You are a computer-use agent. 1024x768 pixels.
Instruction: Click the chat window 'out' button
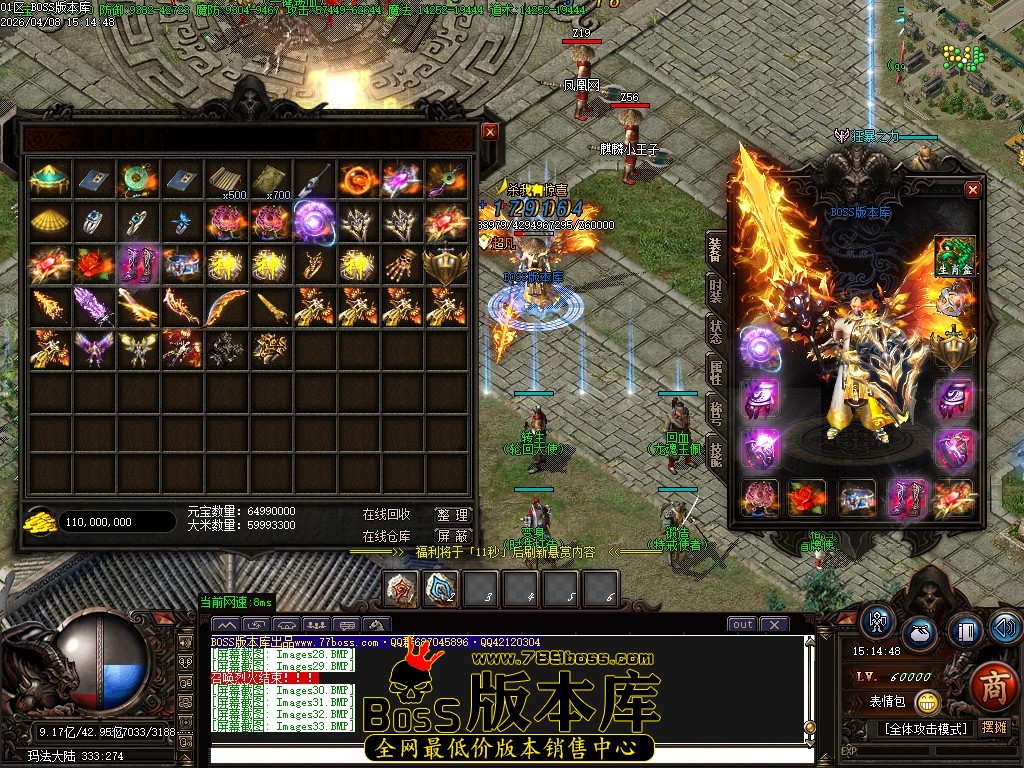tap(742, 625)
